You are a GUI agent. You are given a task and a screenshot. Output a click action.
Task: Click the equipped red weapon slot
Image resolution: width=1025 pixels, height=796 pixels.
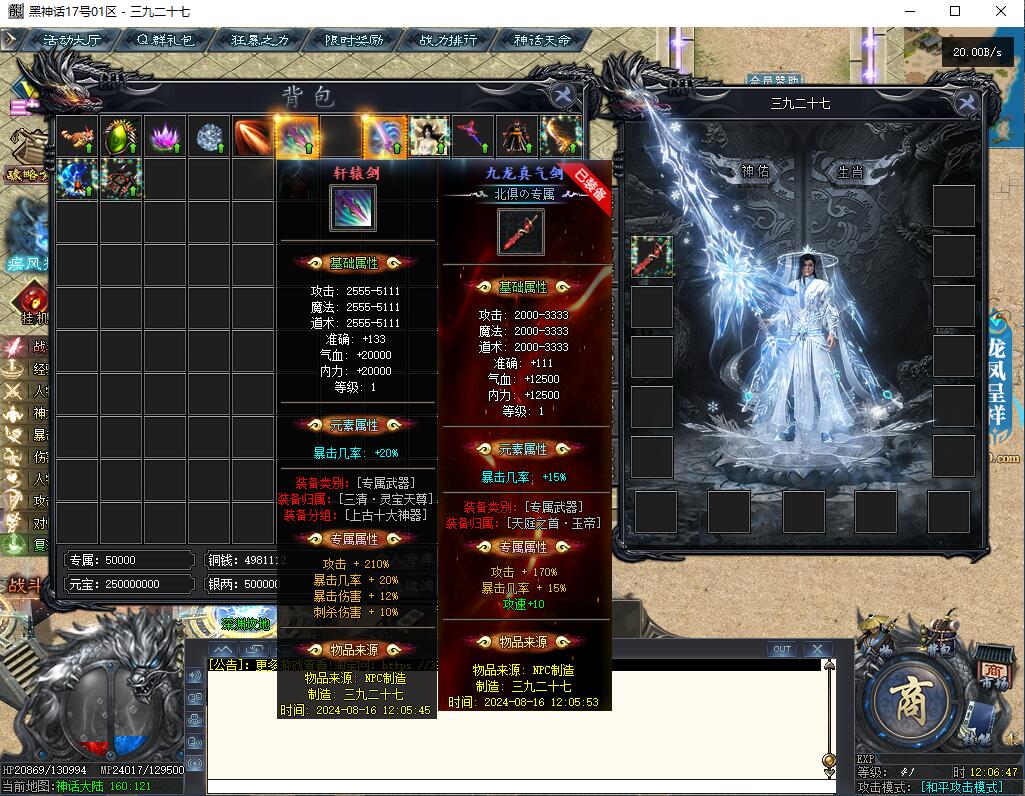point(652,256)
